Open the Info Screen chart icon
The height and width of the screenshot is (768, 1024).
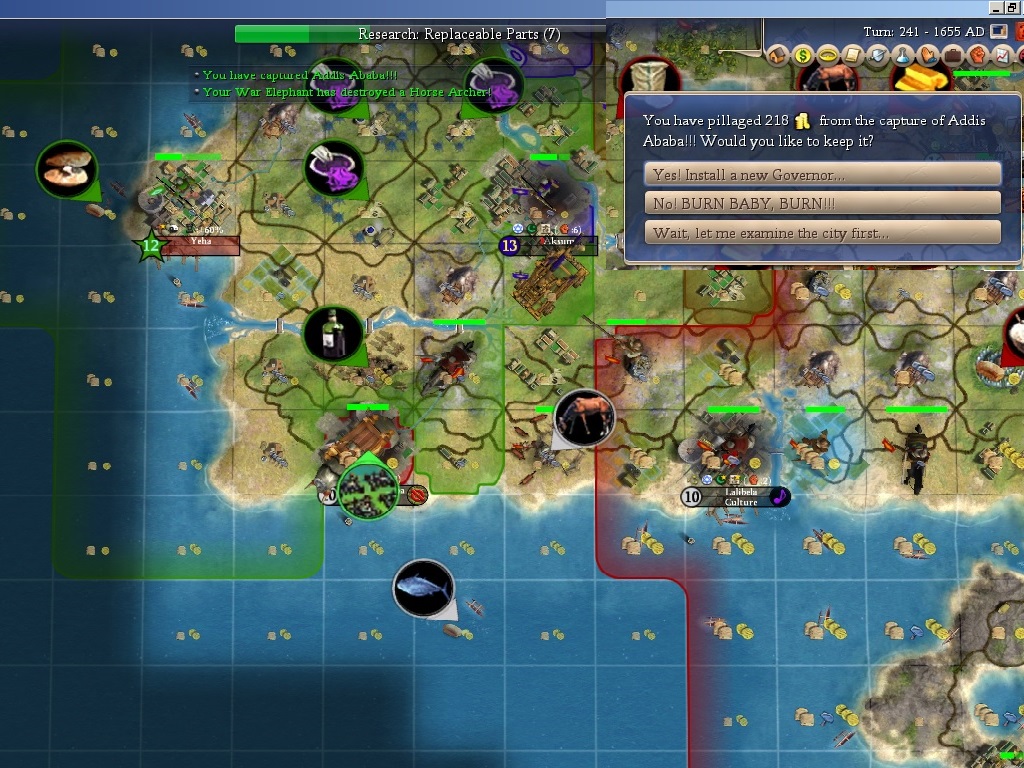(x=1000, y=56)
